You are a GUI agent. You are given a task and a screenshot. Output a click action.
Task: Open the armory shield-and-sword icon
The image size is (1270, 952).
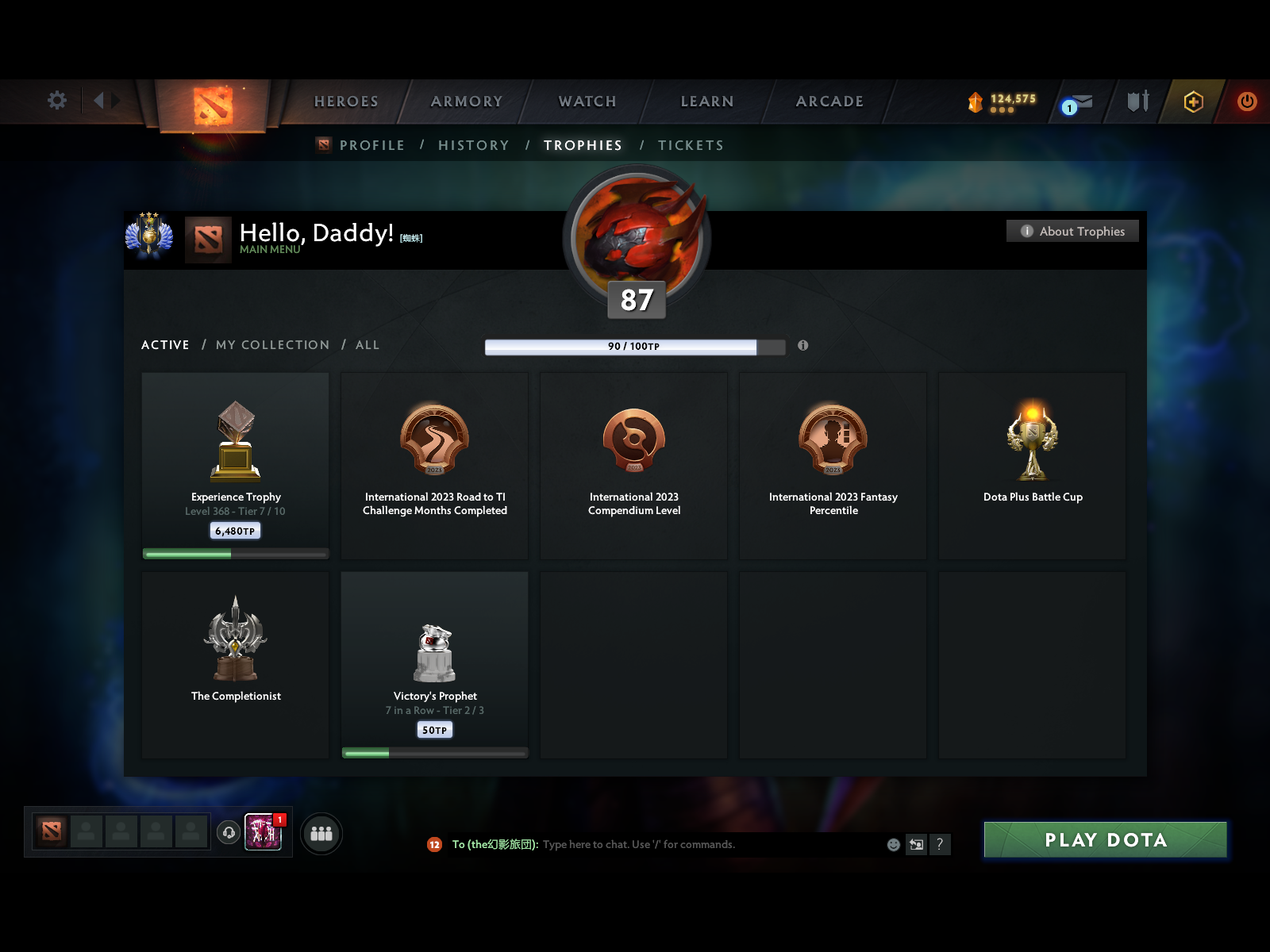1137,102
